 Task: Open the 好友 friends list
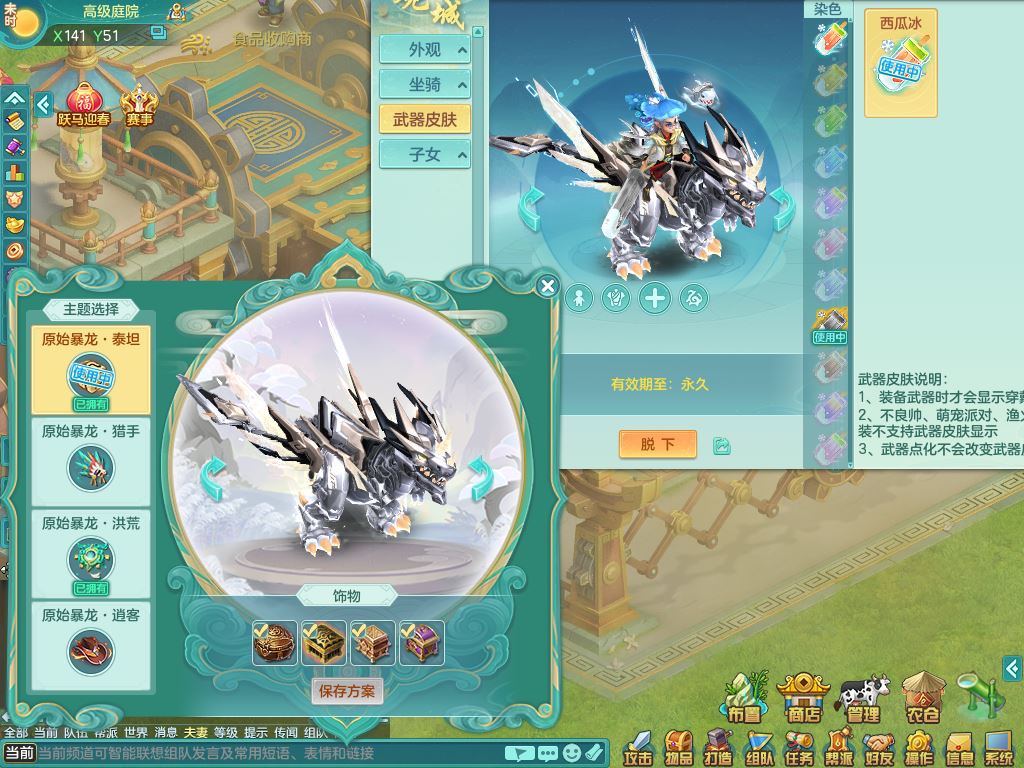point(879,748)
